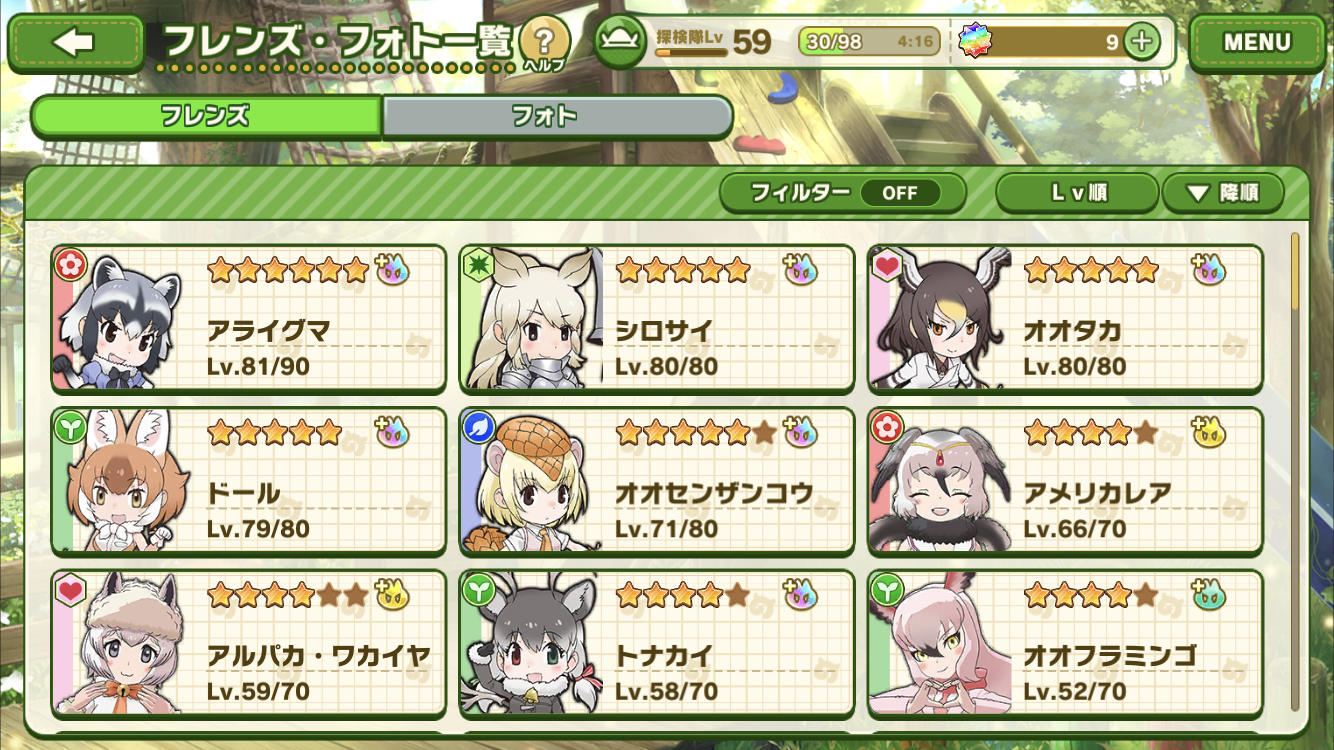Open the help question mark button
1334x750 pixels.
pos(544,42)
